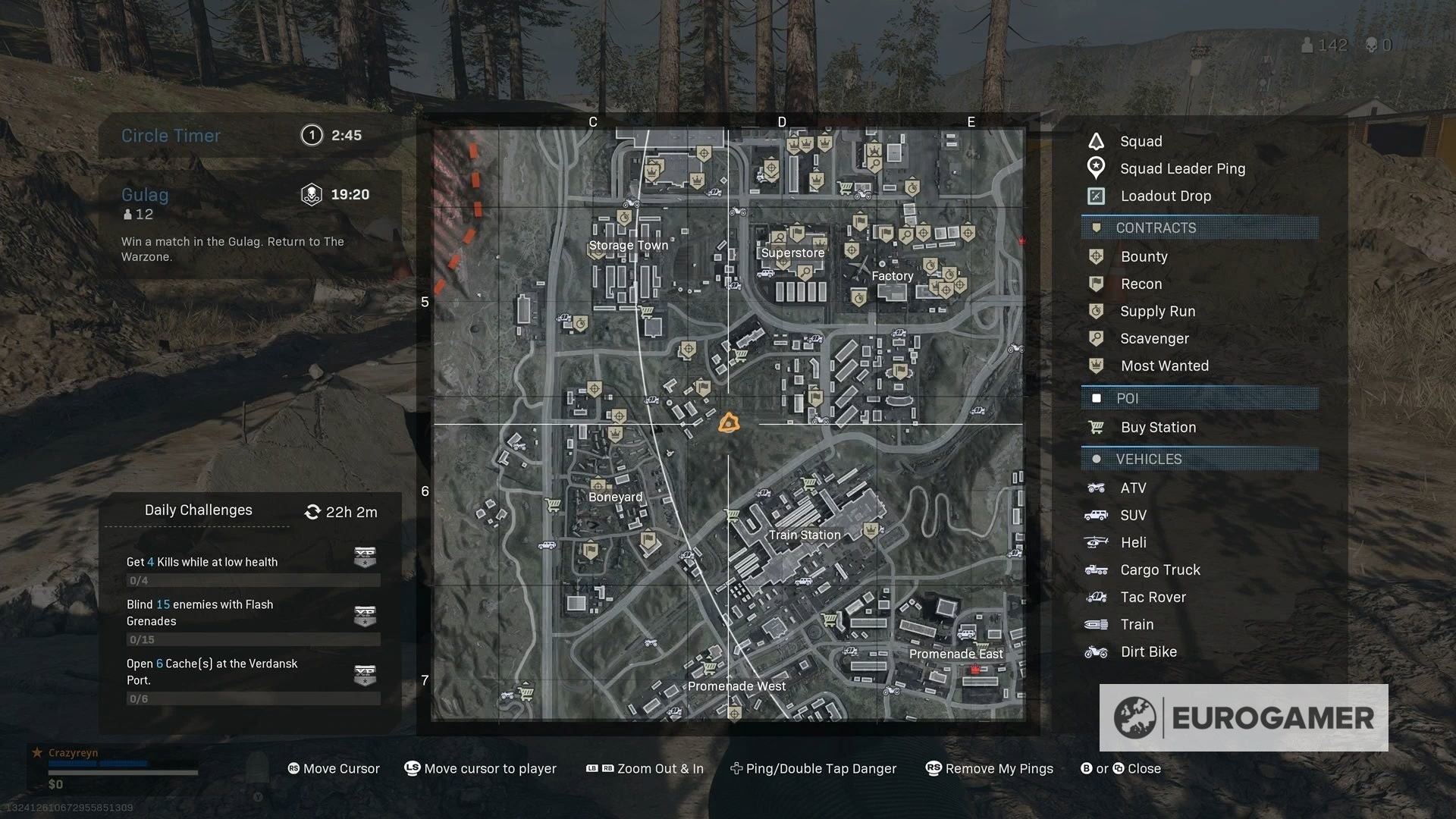This screenshot has height=819, width=1456.
Task: Select the Loadout Drop legend entry
Action: 1166,196
